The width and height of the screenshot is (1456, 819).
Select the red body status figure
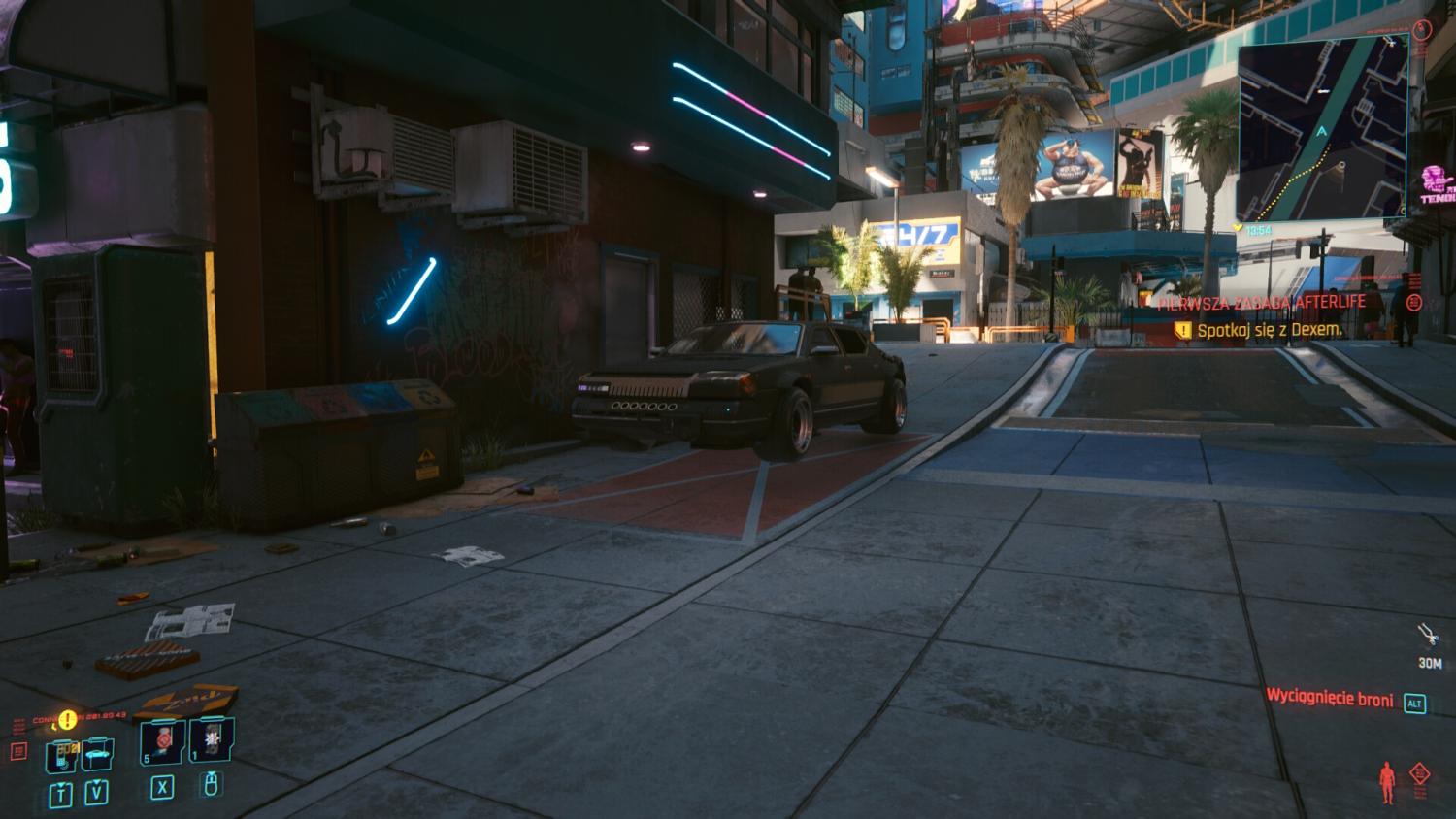(1388, 782)
